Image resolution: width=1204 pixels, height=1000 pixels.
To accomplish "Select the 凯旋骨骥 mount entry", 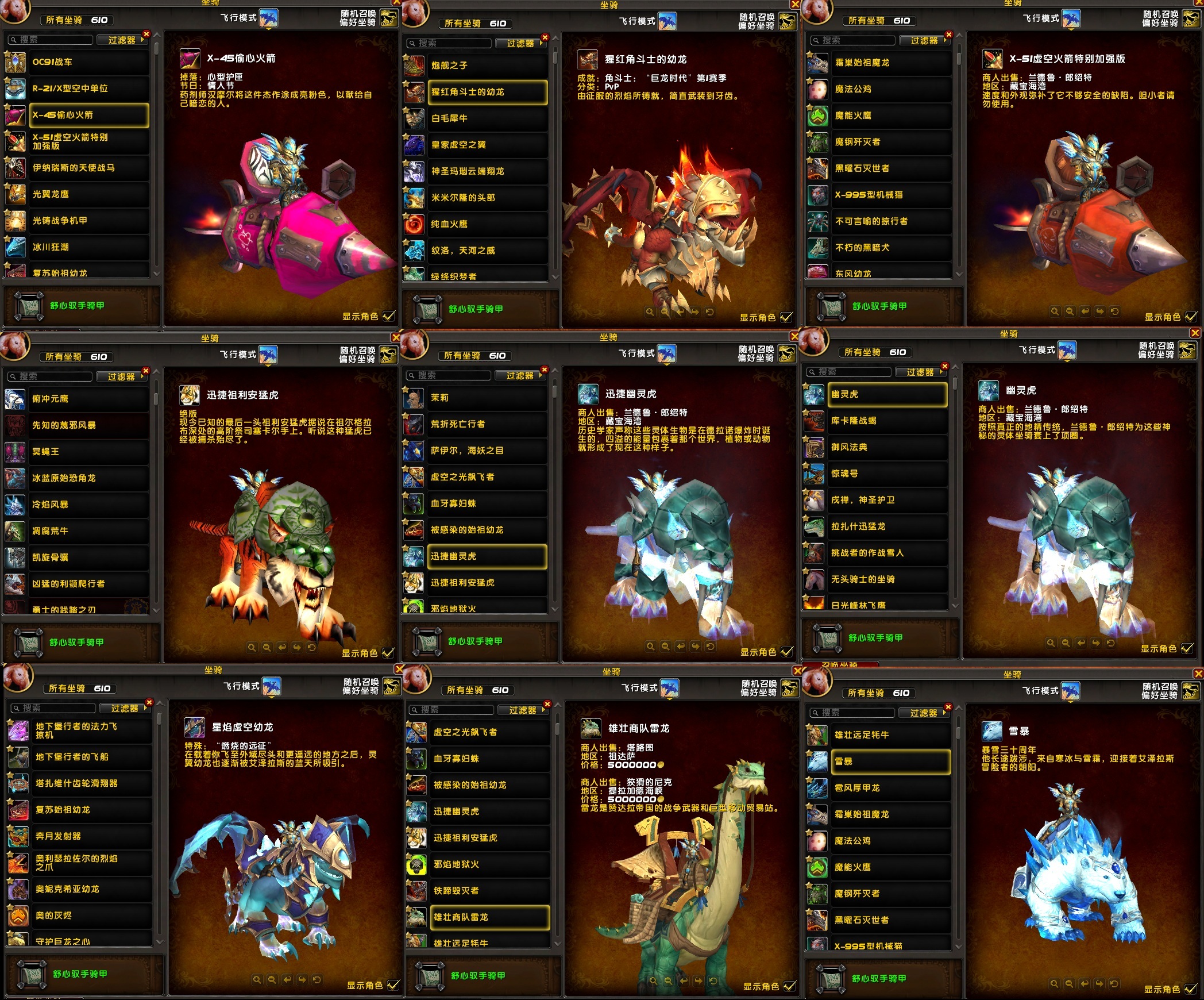I will click(86, 557).
